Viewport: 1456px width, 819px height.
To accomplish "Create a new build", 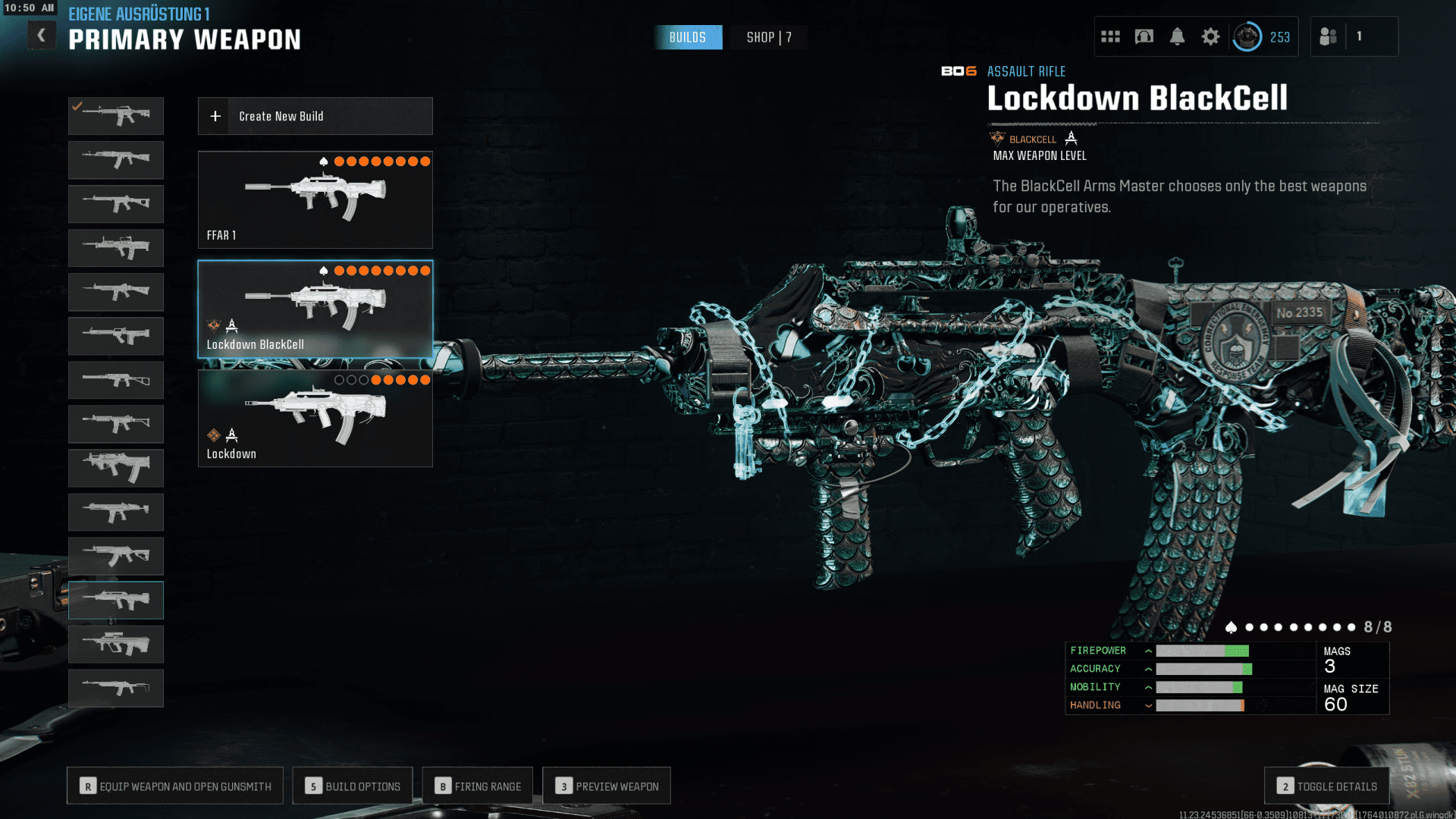I will tap(315, 116).
